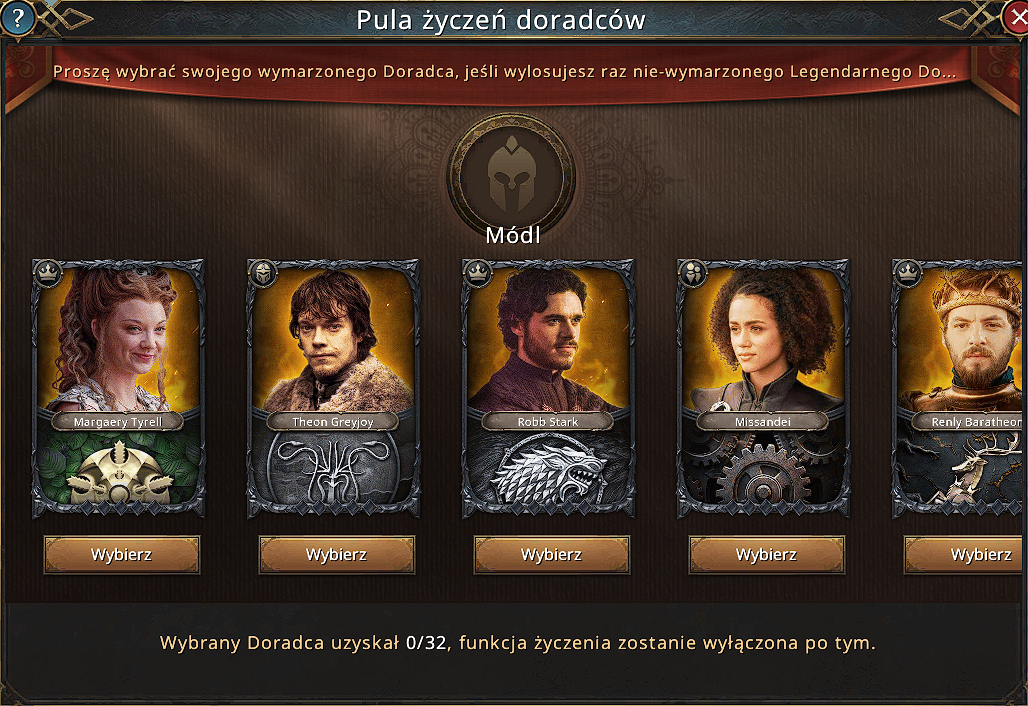Click Wybierz under Robb Stark
The width and height of the screenshot is (1028, 706).
[552, 555]
